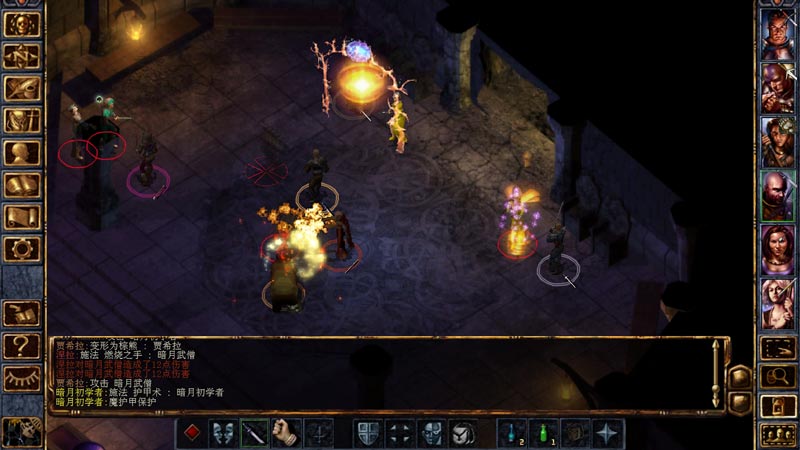Activate the four-pointed star special abilities button

click(x=608, y=433)
